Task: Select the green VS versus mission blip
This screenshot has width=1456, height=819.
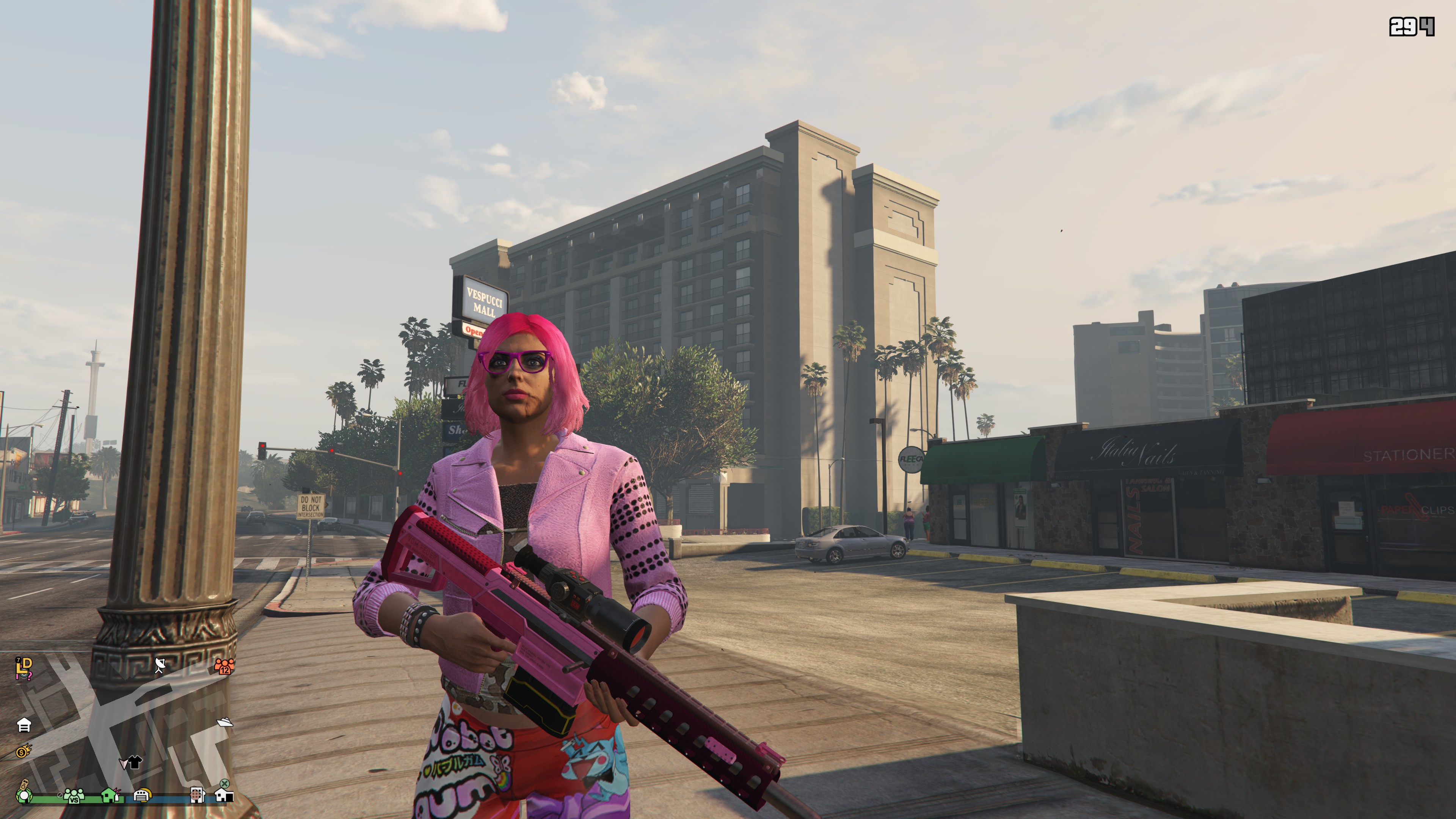Action: [x=74, y=796]
